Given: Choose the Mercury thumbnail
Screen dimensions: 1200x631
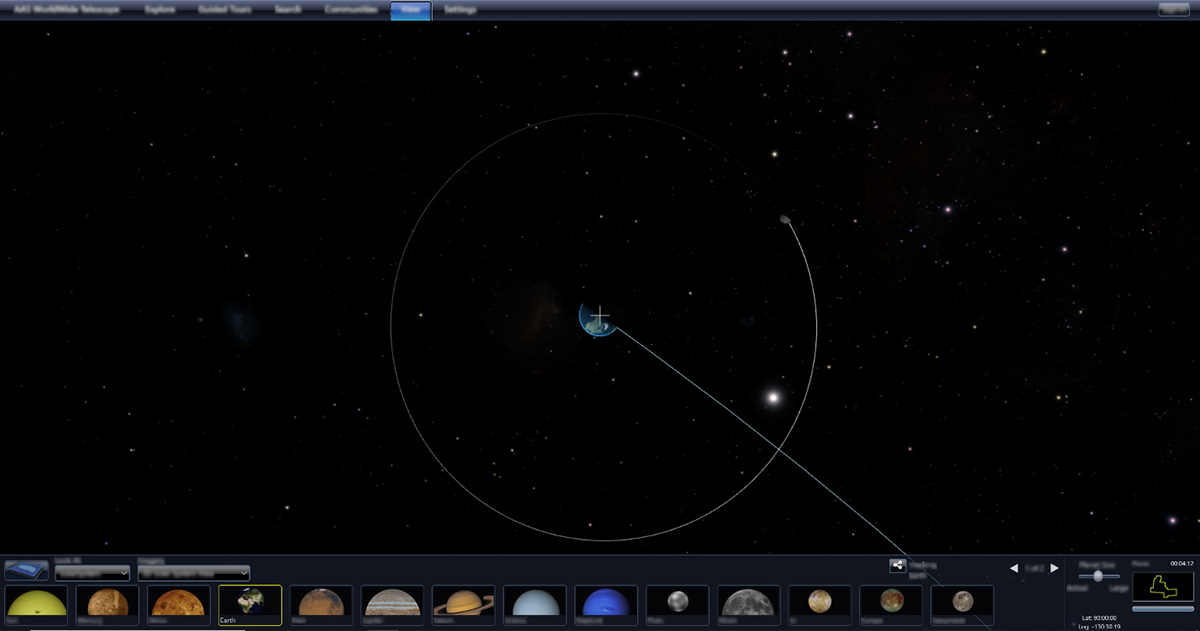Looking at the screenshot, I should point(107,603).
